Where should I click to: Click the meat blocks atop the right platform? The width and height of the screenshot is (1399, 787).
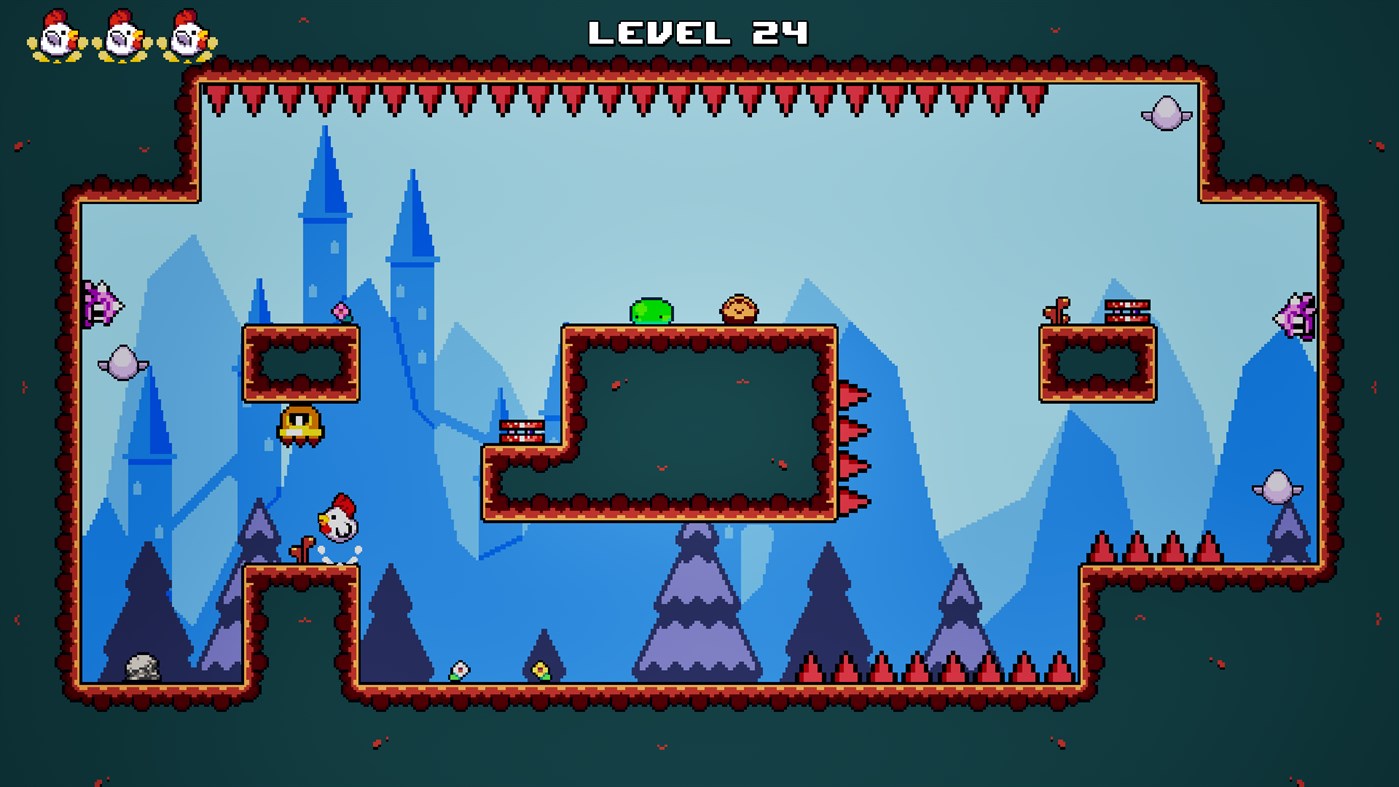tap(1126, 309)
